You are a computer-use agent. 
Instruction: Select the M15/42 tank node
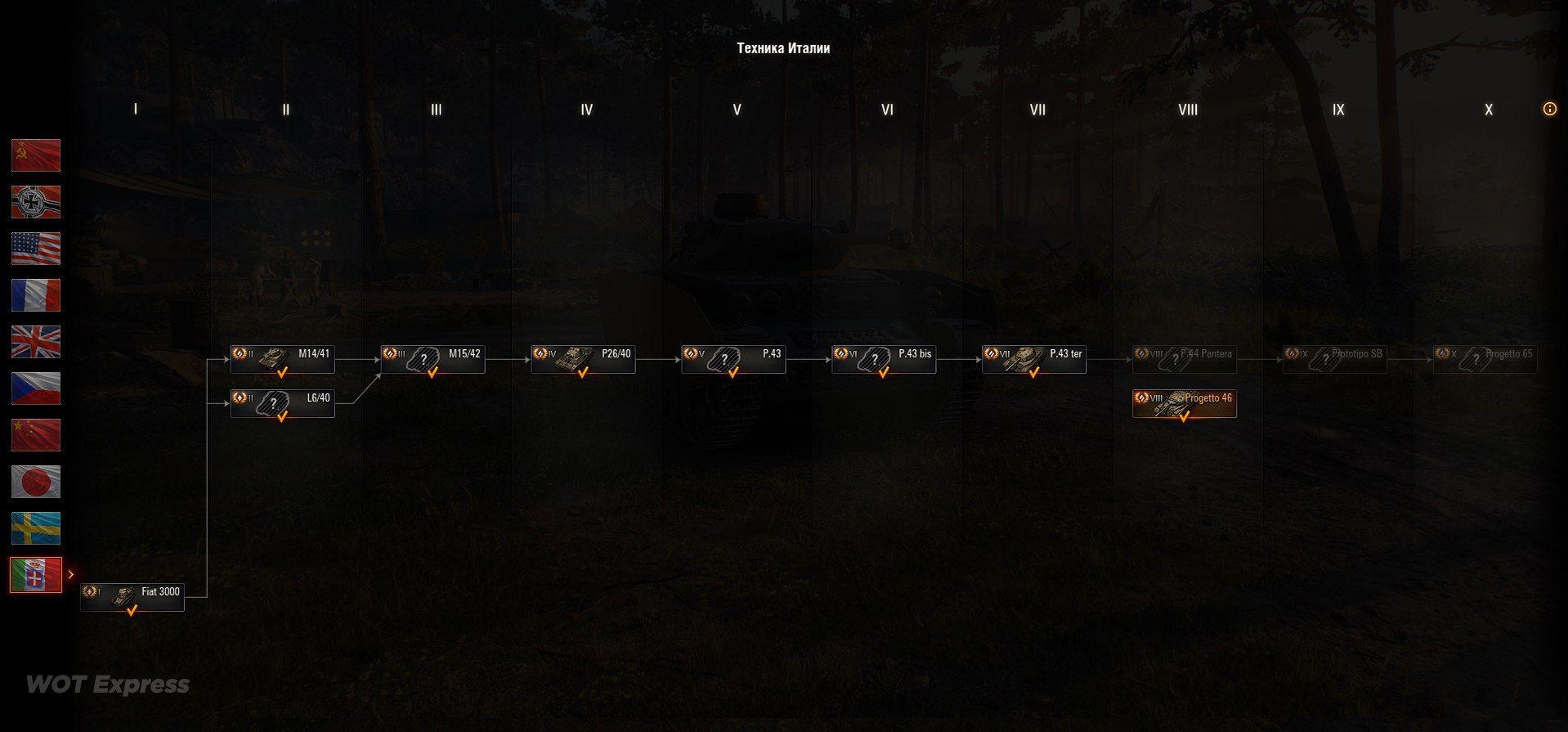433,359
